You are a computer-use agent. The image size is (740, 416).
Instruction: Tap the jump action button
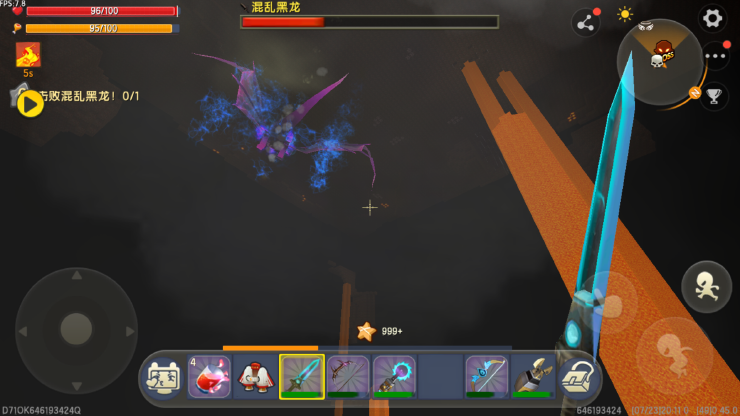pos(706,286)
